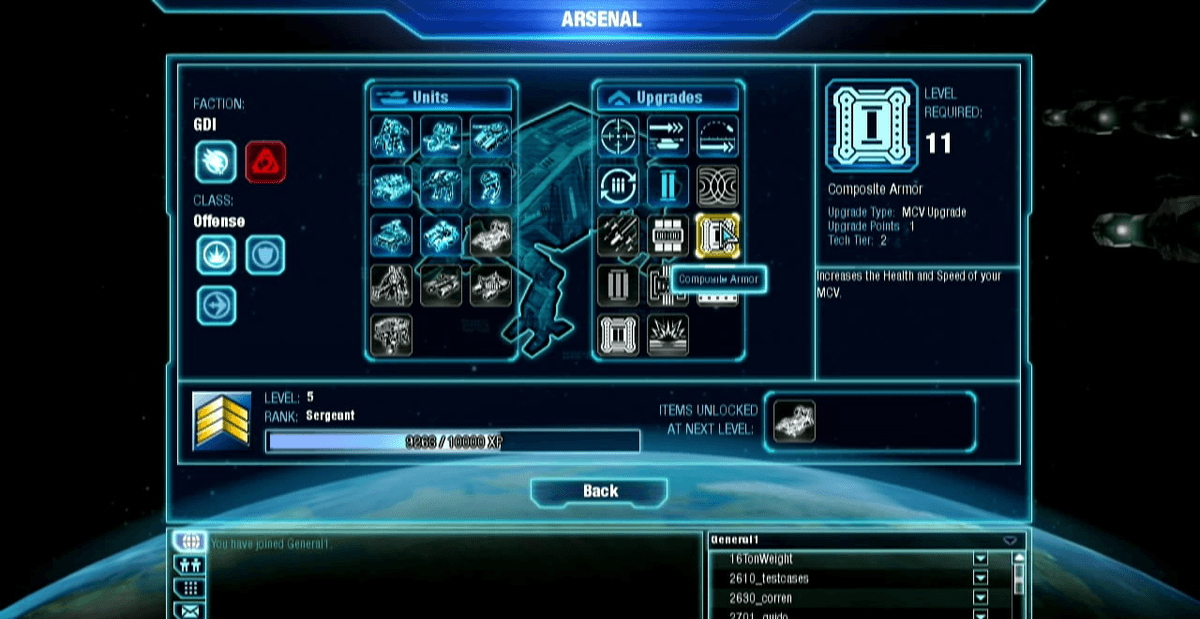The height and width of the screenshot is (619, 1200).
Task: Select the missile volley upgrade icon
Action: coord(619,236)
